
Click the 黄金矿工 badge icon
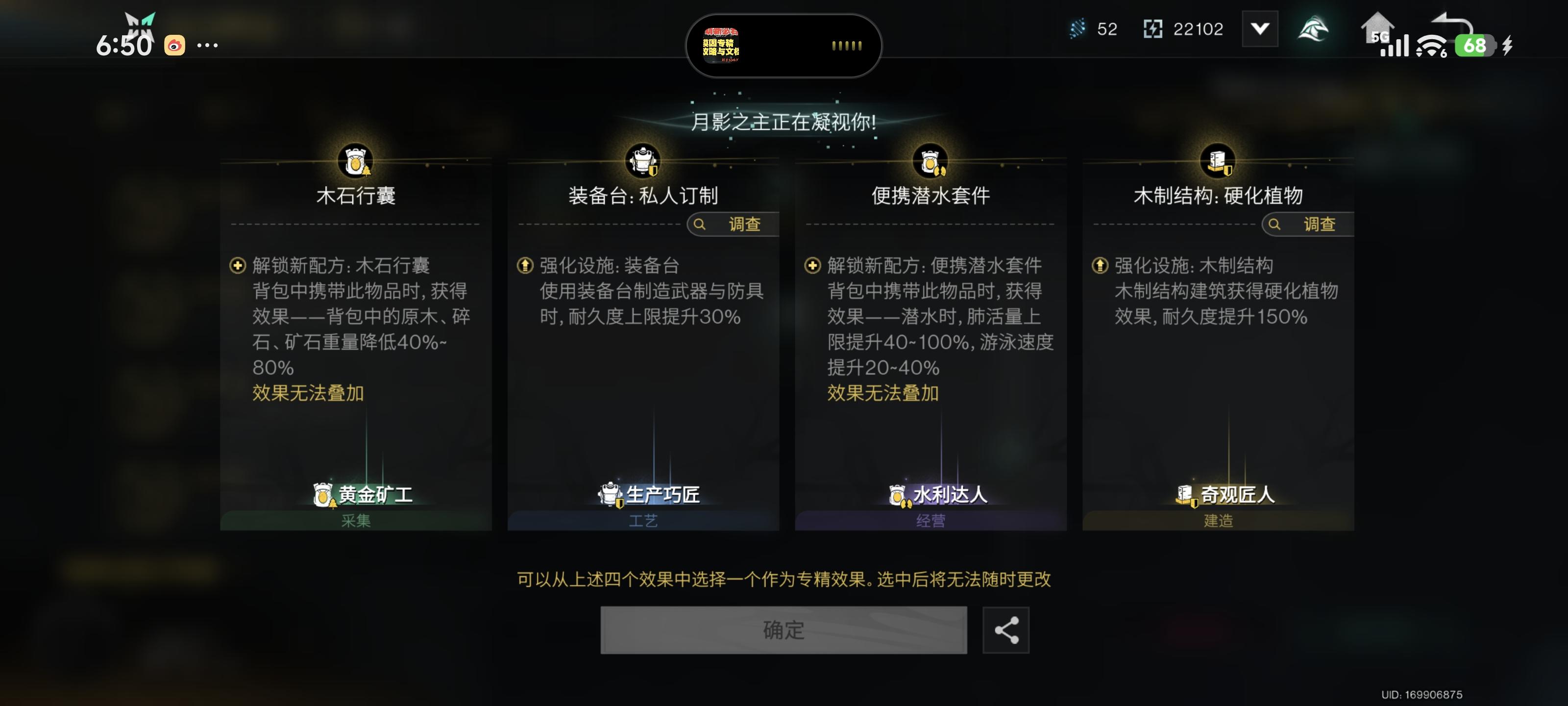(323, 494)
